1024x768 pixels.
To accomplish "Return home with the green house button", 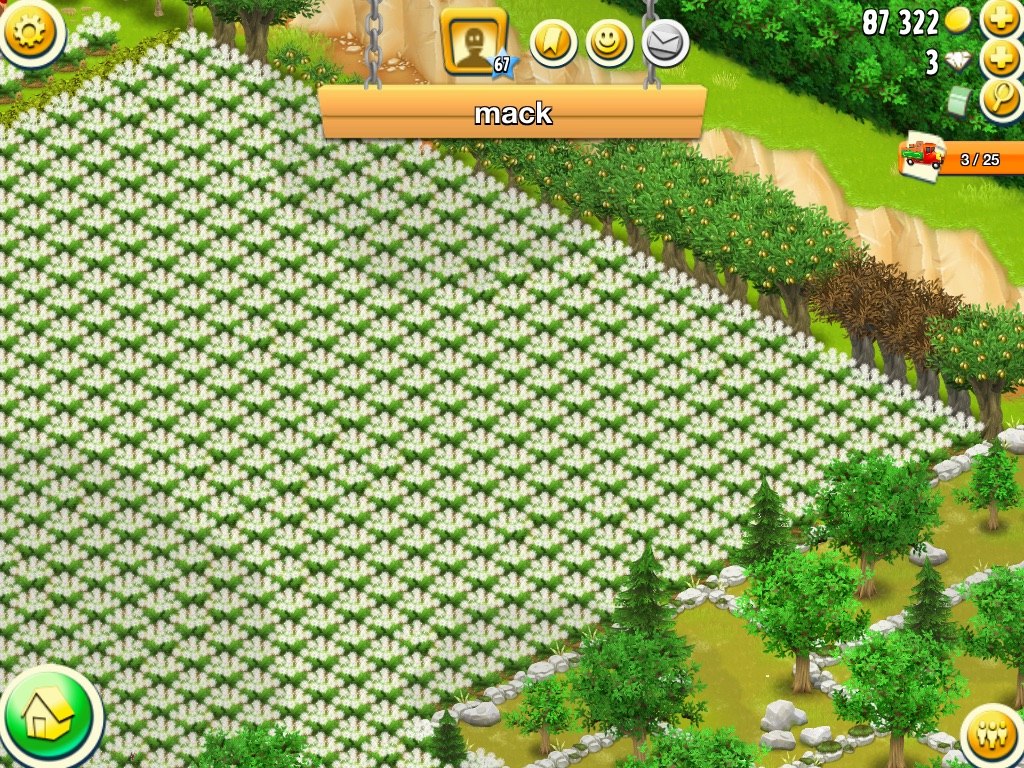I will click(46, 715).
